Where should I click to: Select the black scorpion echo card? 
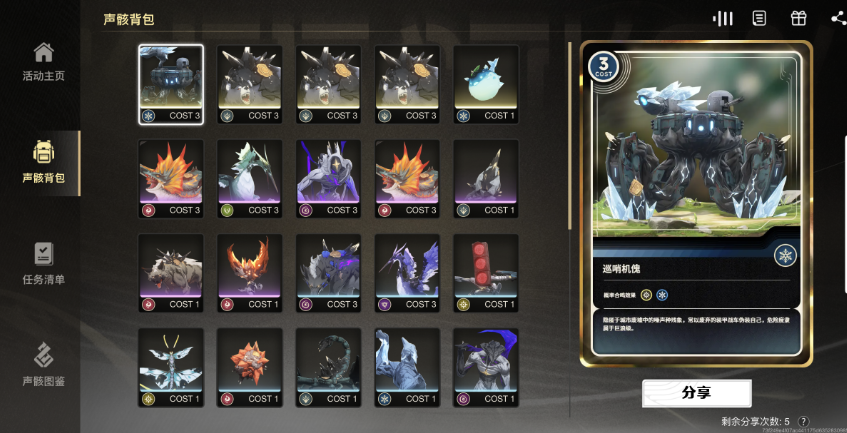pos(329,367)
